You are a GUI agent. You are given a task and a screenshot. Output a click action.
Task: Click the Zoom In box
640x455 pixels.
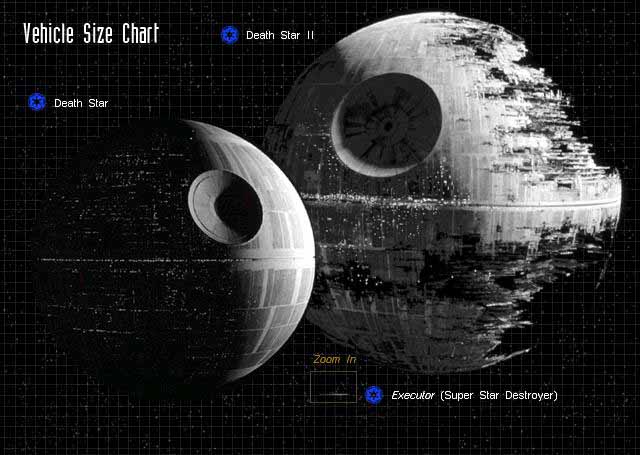tap(331, 388)
